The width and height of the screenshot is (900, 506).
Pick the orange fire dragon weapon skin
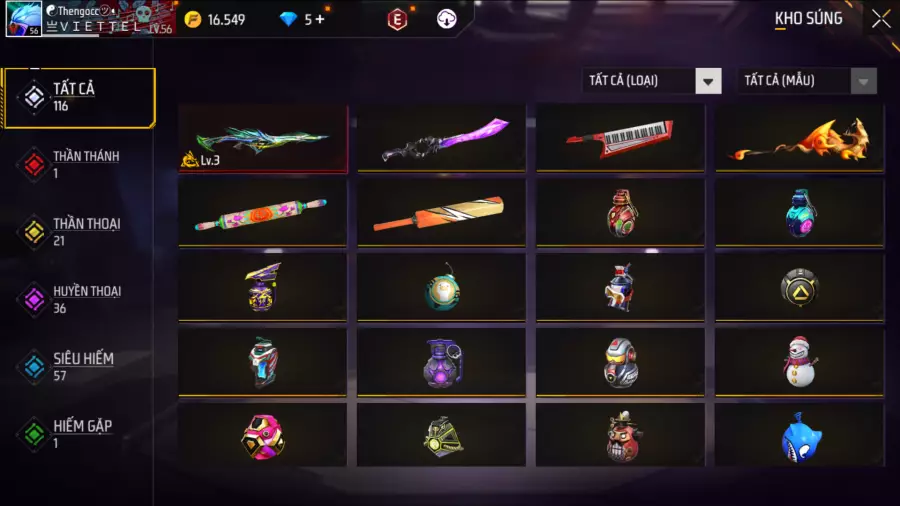coord(799,139)
